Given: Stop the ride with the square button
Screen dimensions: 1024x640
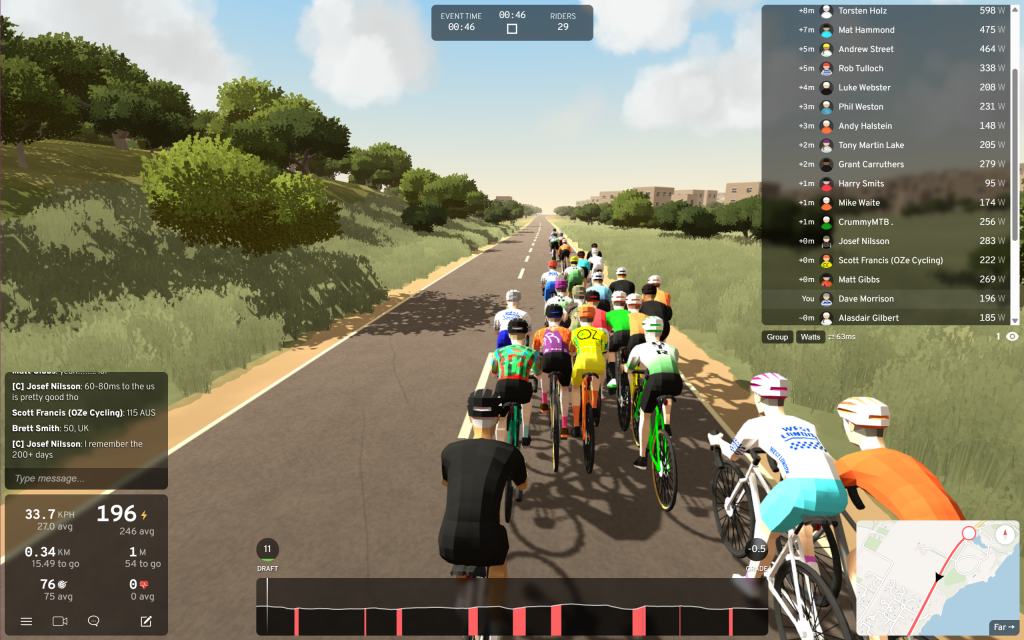Looking at the screenshot, I should (x=512, y=29).
